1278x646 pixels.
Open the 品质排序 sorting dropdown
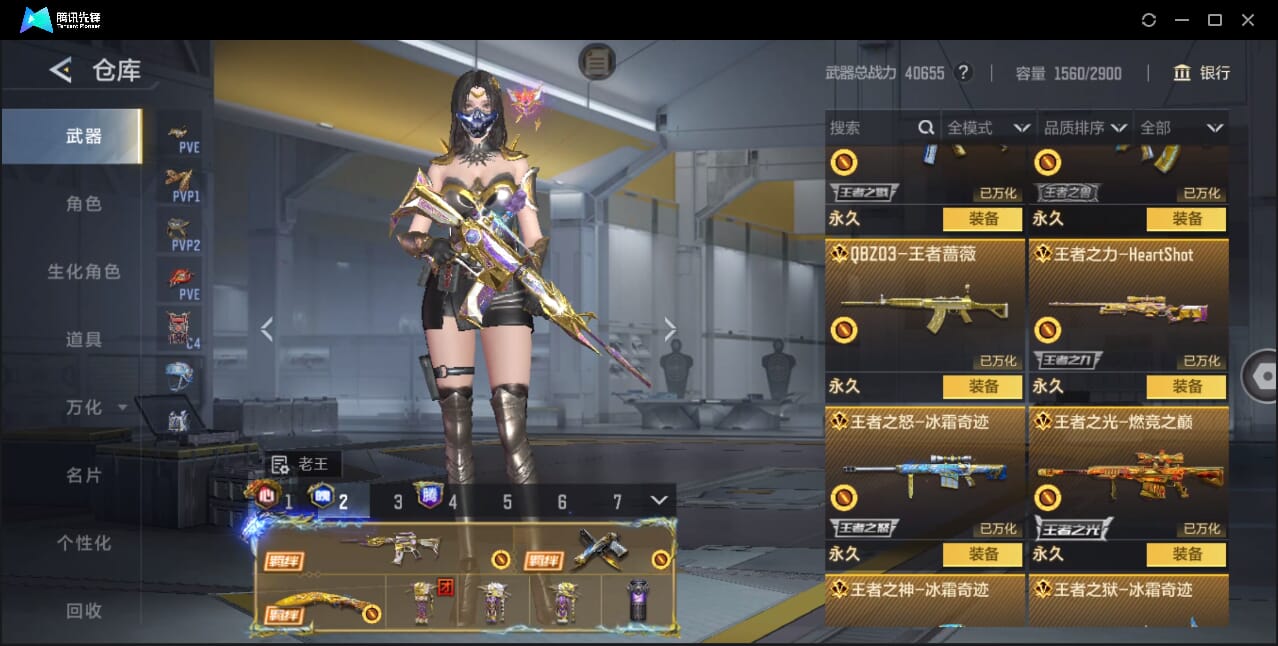point(1085,128)
